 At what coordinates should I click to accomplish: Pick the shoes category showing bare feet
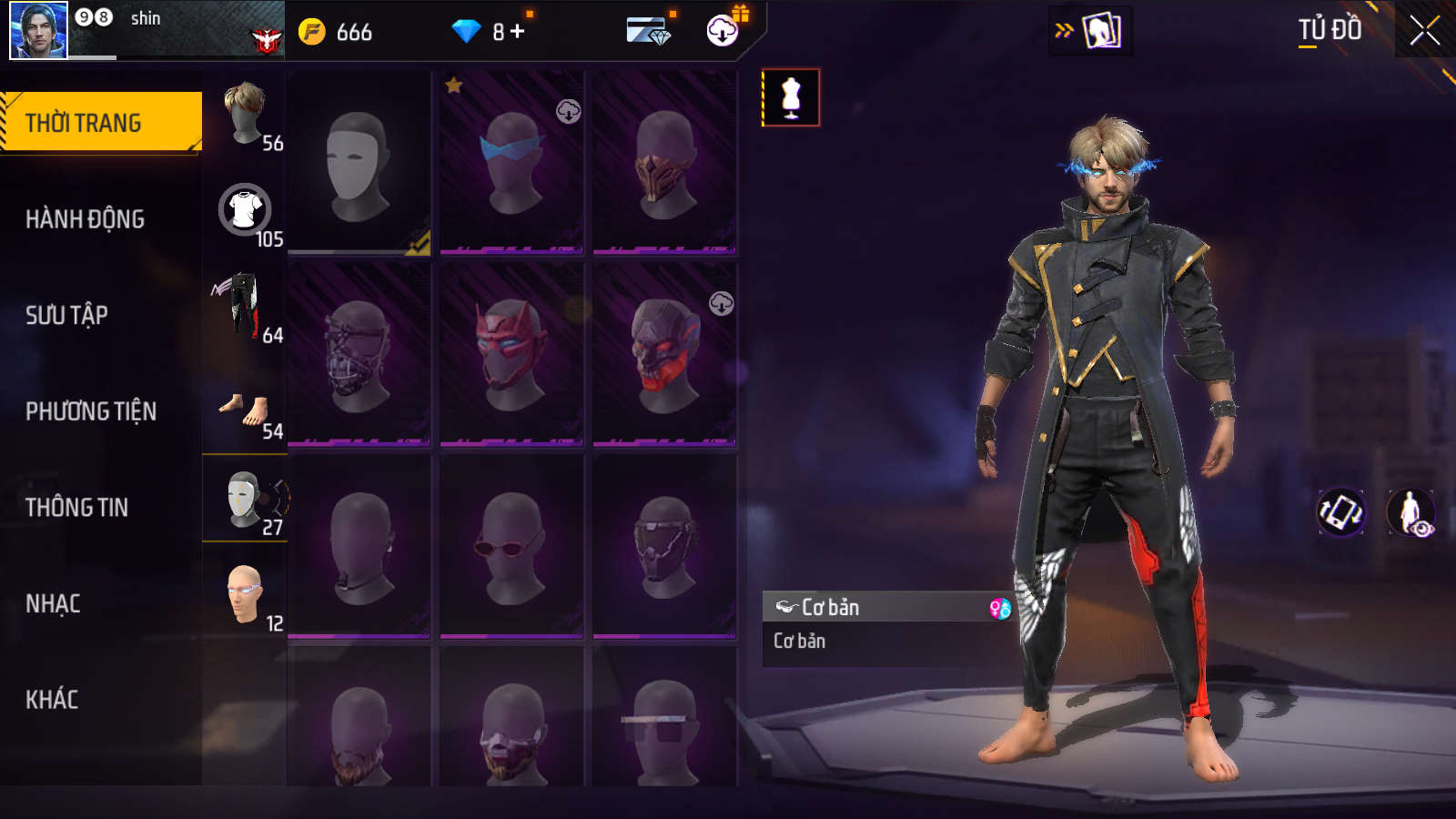click(x=245, y=410)
